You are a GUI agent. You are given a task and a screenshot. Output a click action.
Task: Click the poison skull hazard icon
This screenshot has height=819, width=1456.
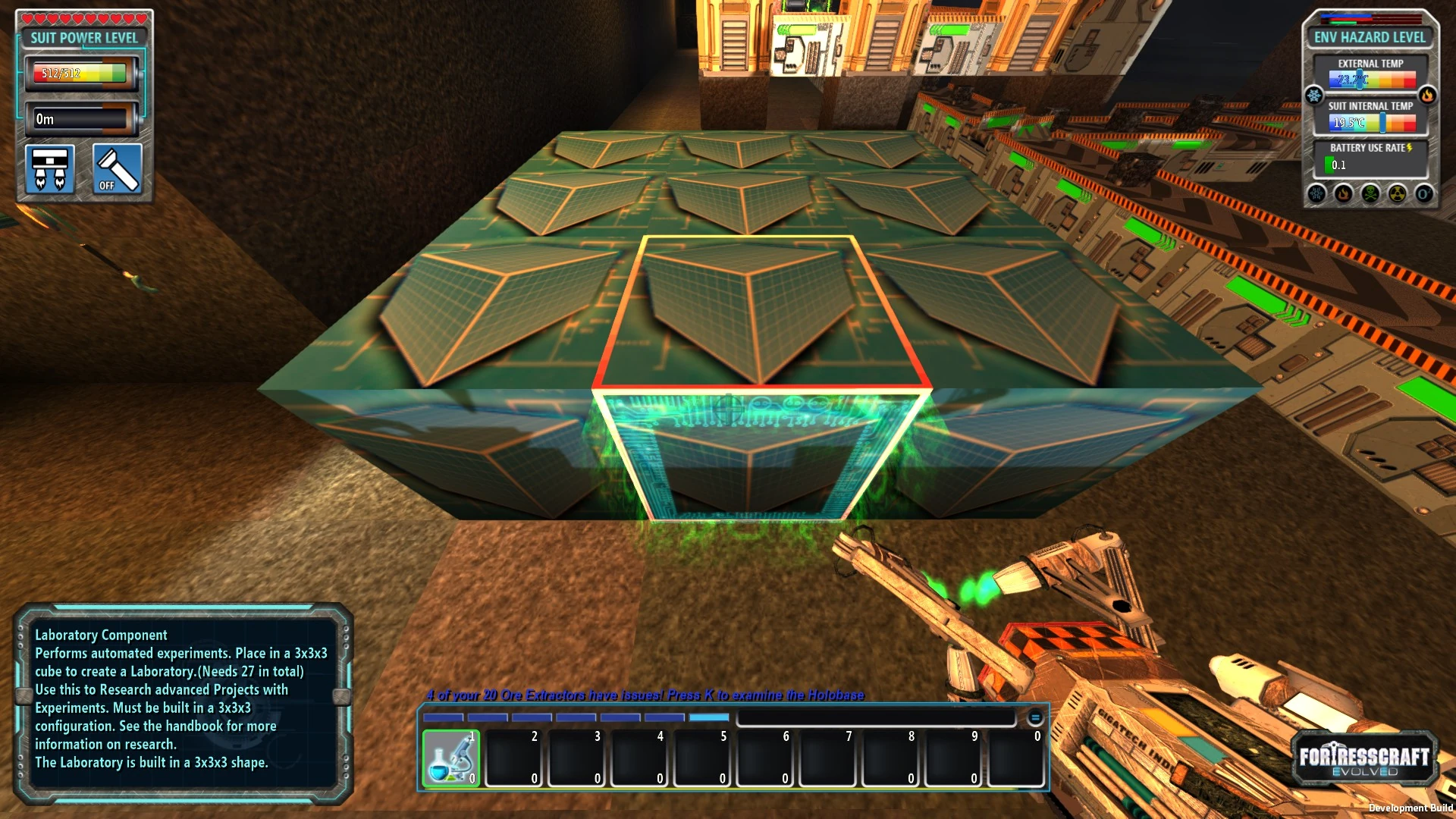[x=1370, y=193]
